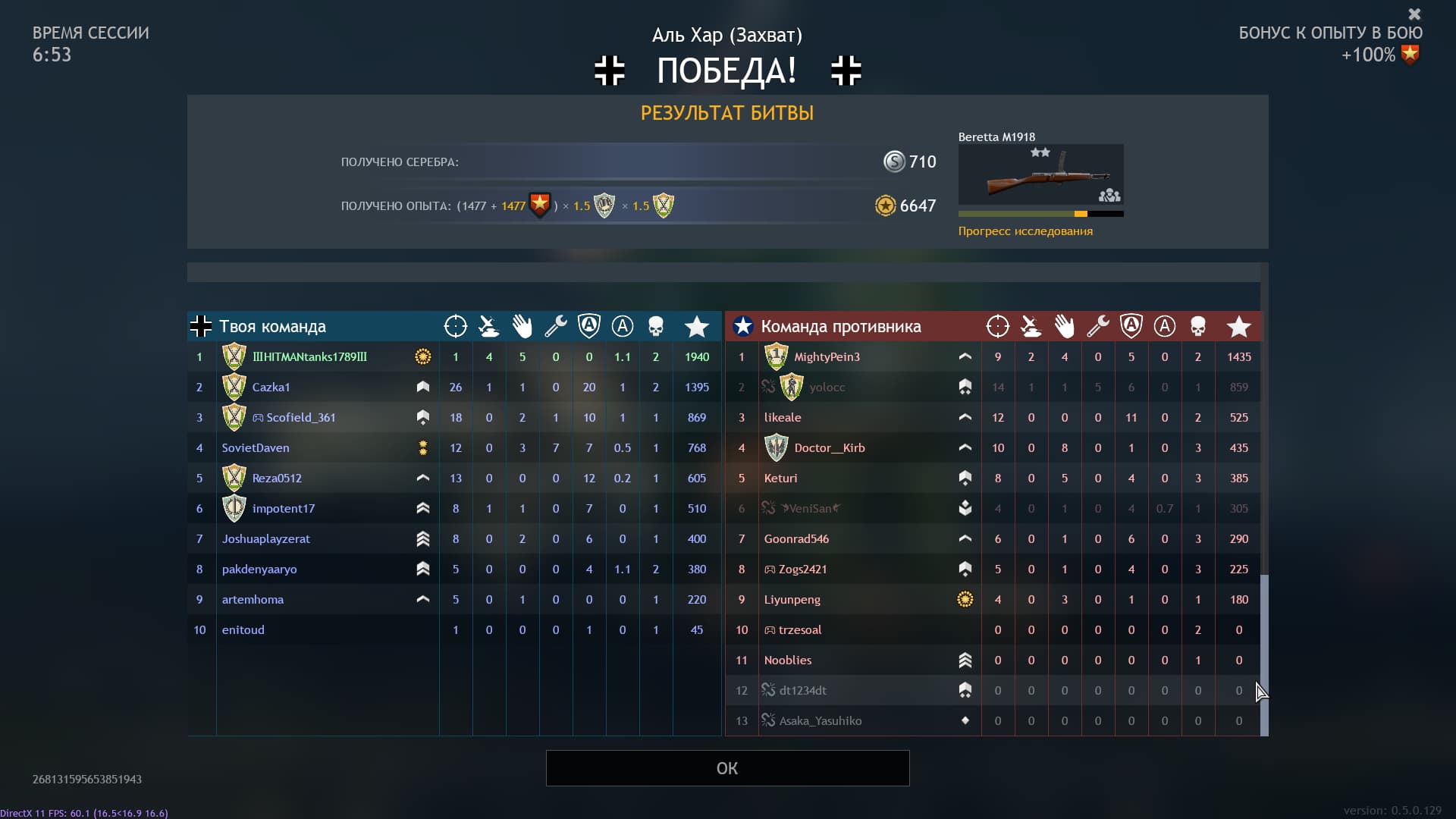The height and width of the screenshot is (819, 1456).
Task: Click the skull deaths icon above your team table
Action: (656, 326)
